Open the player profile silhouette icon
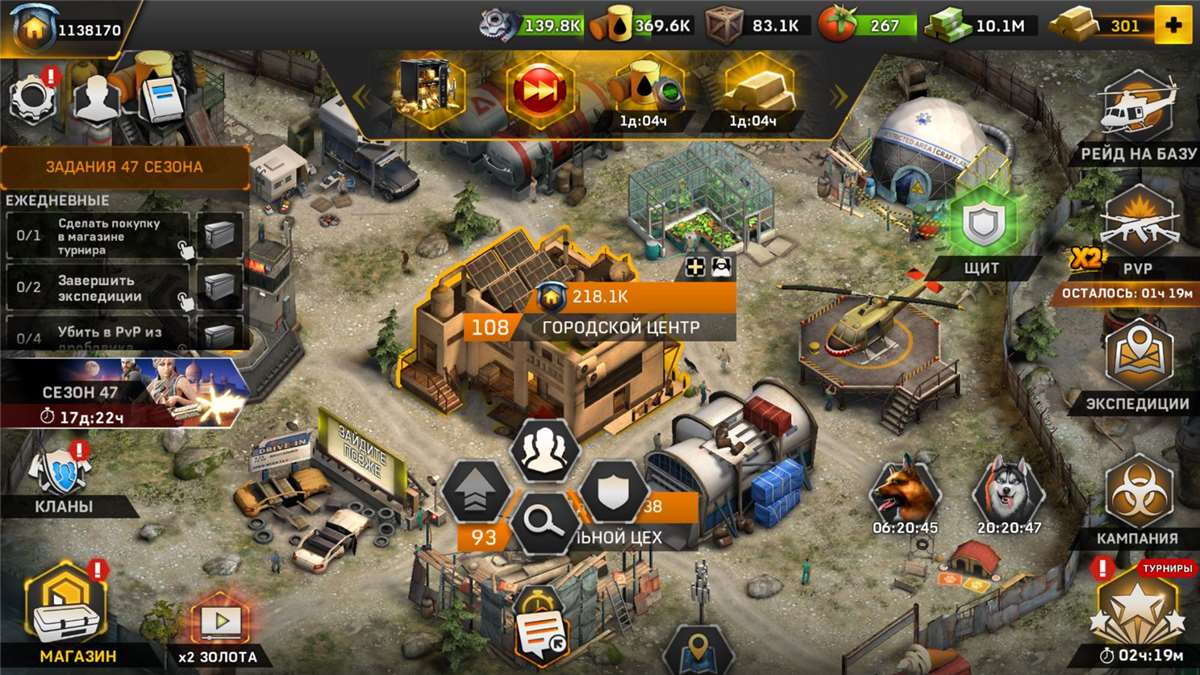 coord(97,99)
